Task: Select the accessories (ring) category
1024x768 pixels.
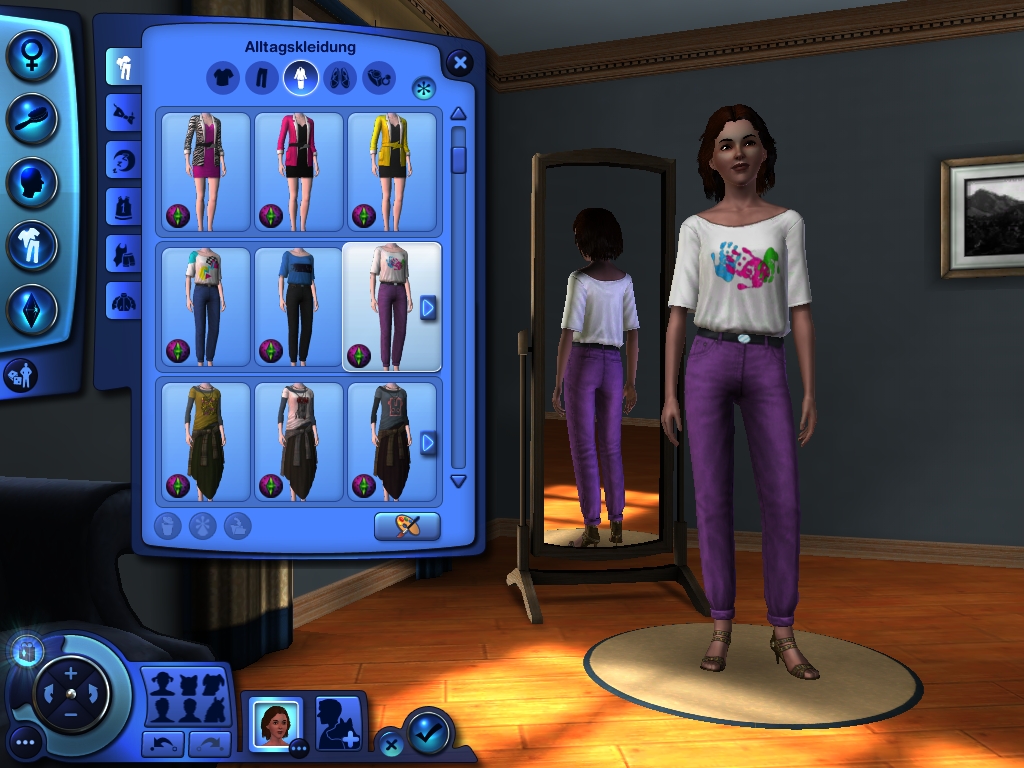Action: click(378, 77)
